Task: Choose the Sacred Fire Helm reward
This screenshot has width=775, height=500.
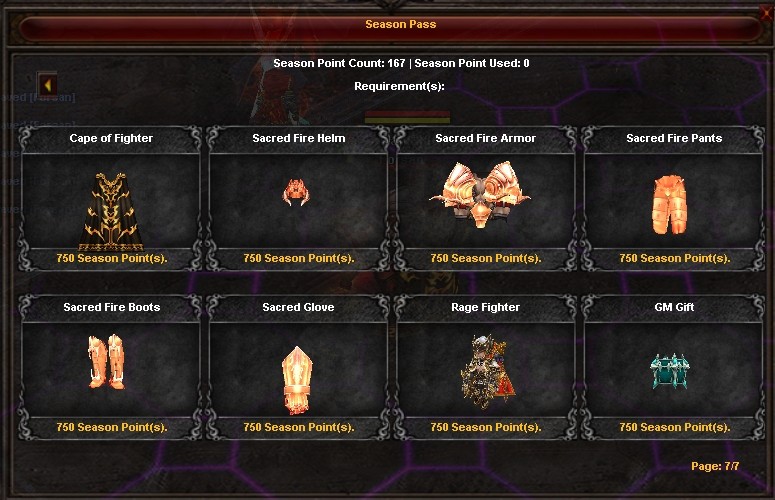Action: click(x=298, y=200)
